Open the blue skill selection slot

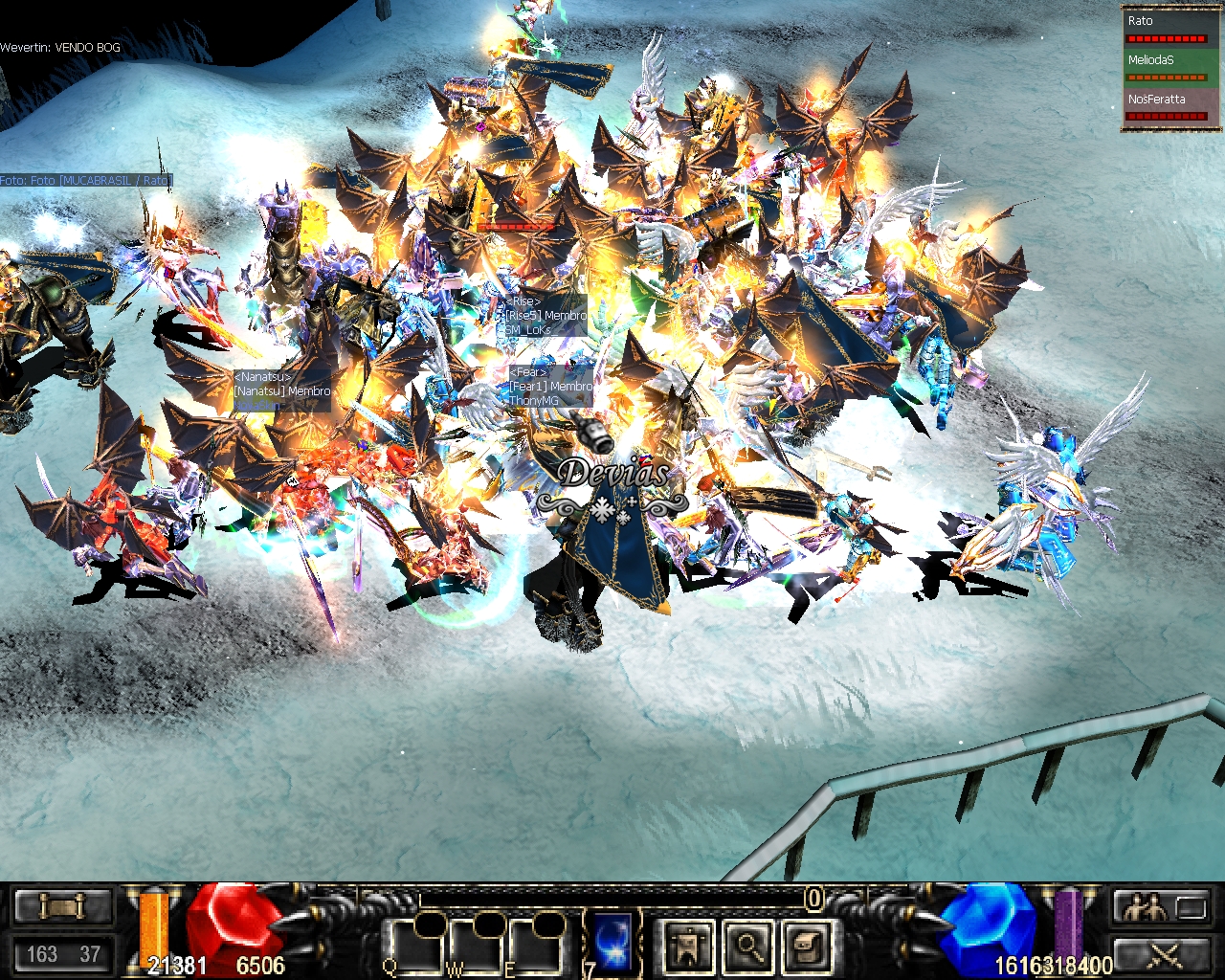tap(612, 942)
